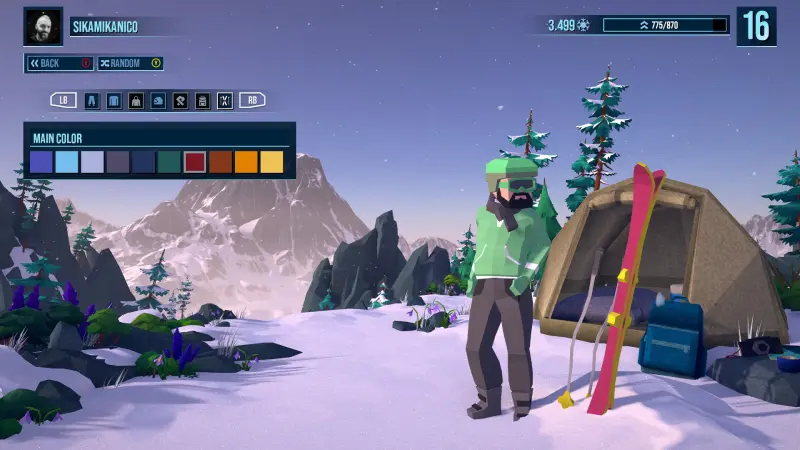
Task: Open the backpack category tab
Action: pyautogui.click(x=202, y=100)
